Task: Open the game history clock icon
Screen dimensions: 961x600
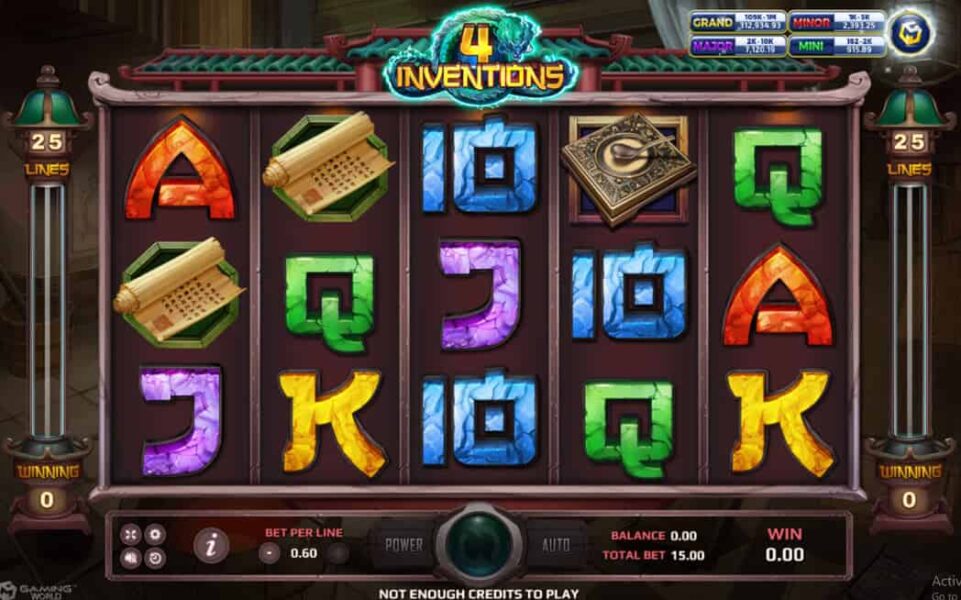Action: pyautogui.click(x=155, y=558)
